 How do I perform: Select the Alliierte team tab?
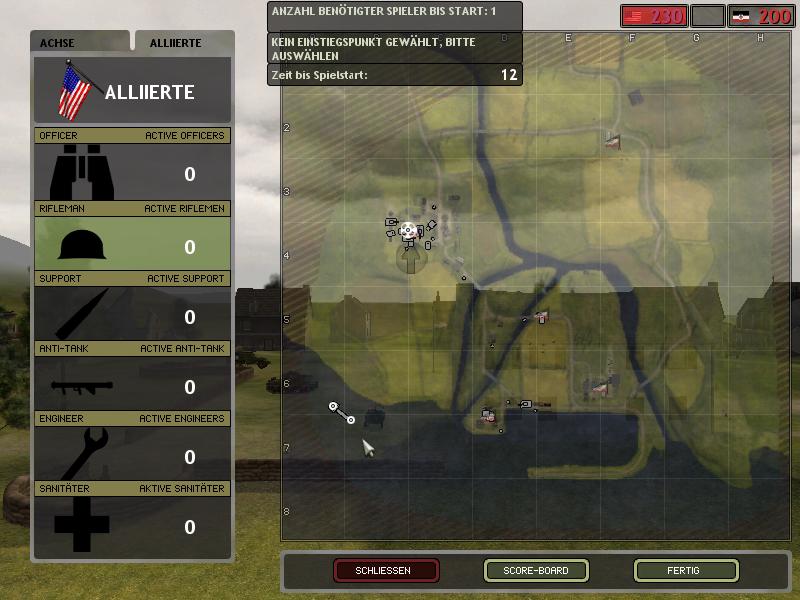click(184, 43)
